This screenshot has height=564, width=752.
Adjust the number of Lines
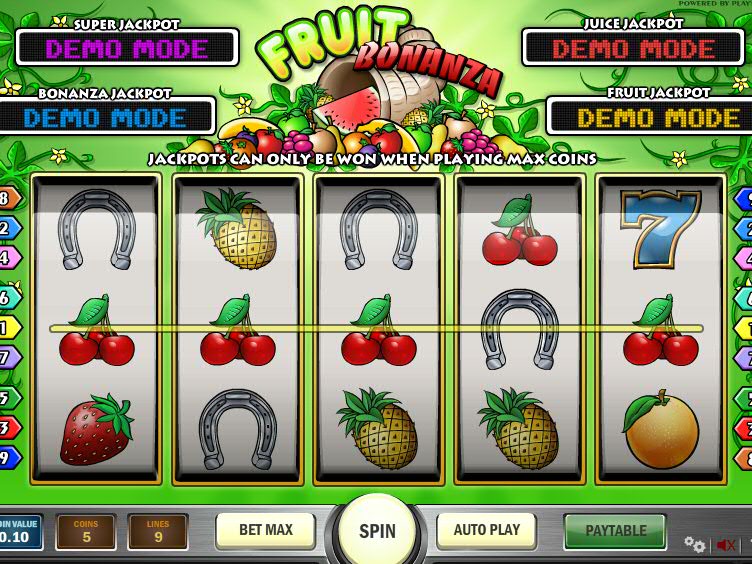[158, 532]
